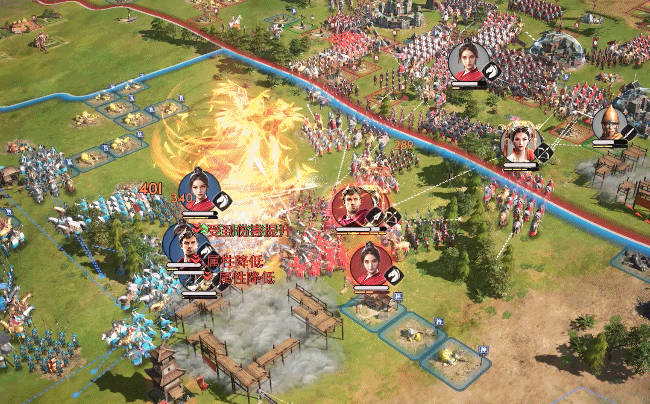This screenshot has height=404, width=650.
Task: Select the bronze-helmeted general's army portrait
Action: (607, 123)
